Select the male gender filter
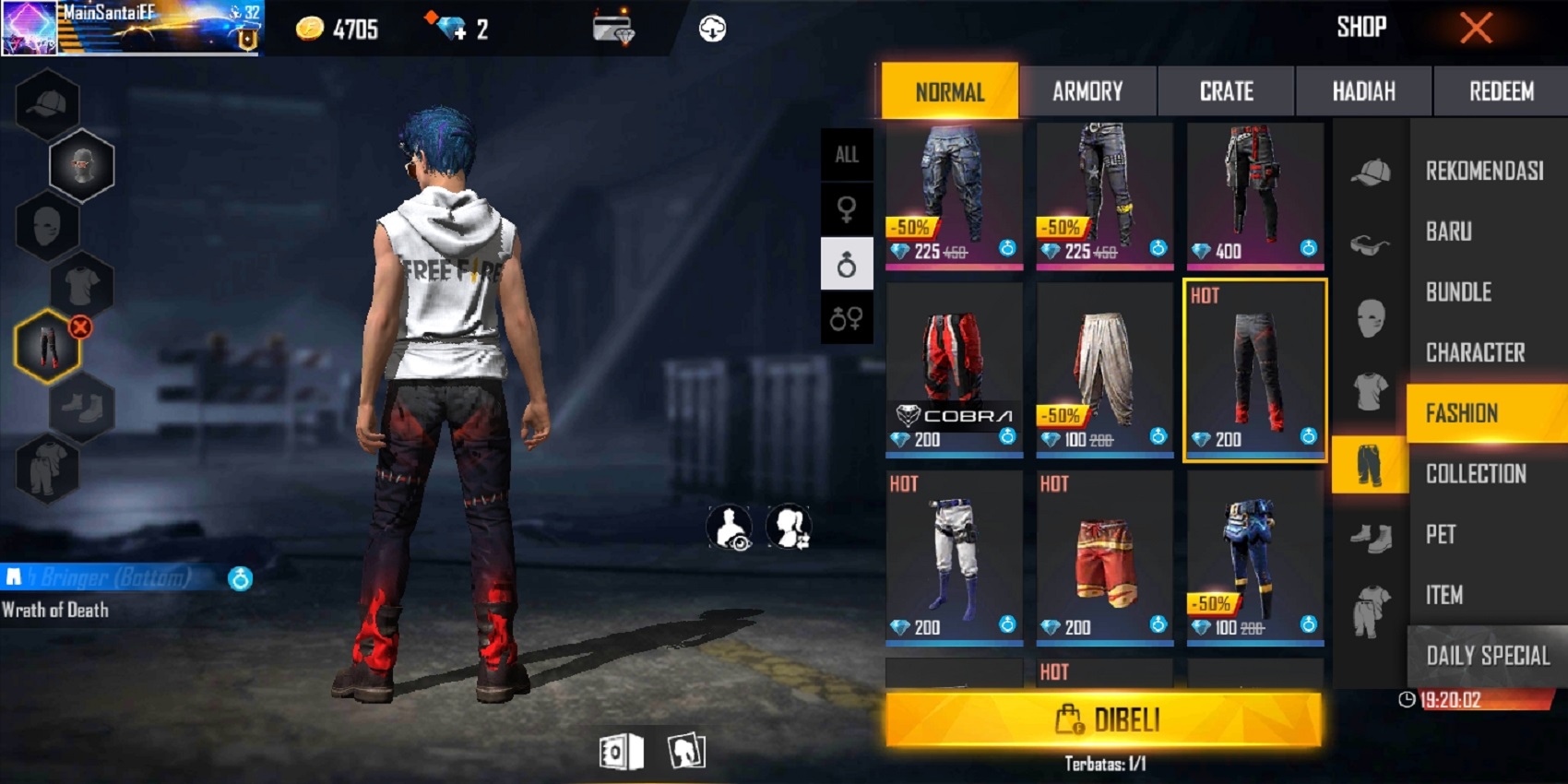The width and height of the screenshot is (1568, 784). [x=847, y=261]
